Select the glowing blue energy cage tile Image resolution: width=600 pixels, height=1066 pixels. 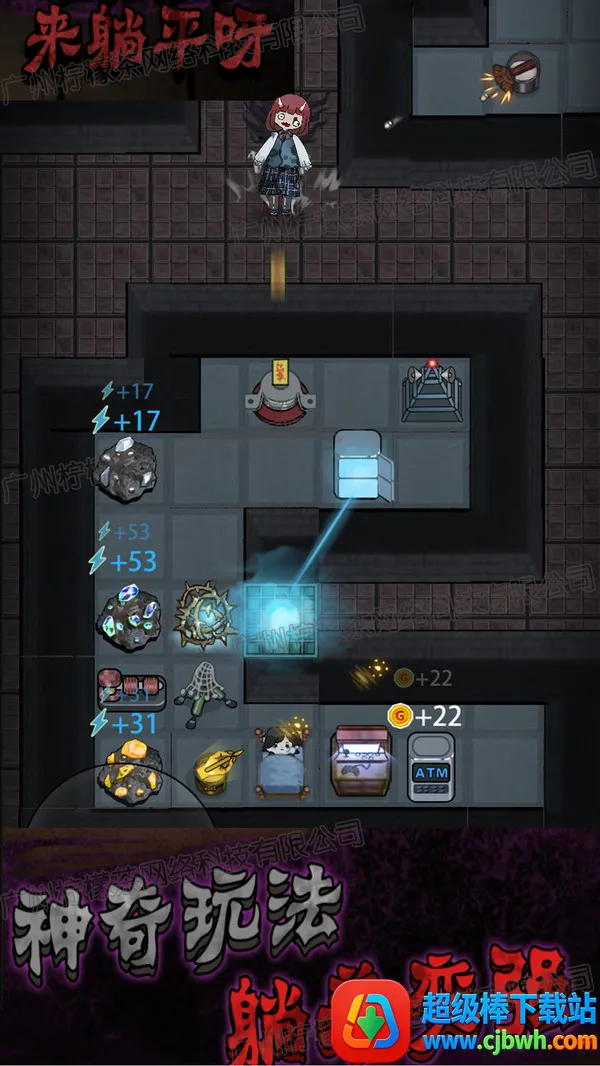tap(281, 618)
